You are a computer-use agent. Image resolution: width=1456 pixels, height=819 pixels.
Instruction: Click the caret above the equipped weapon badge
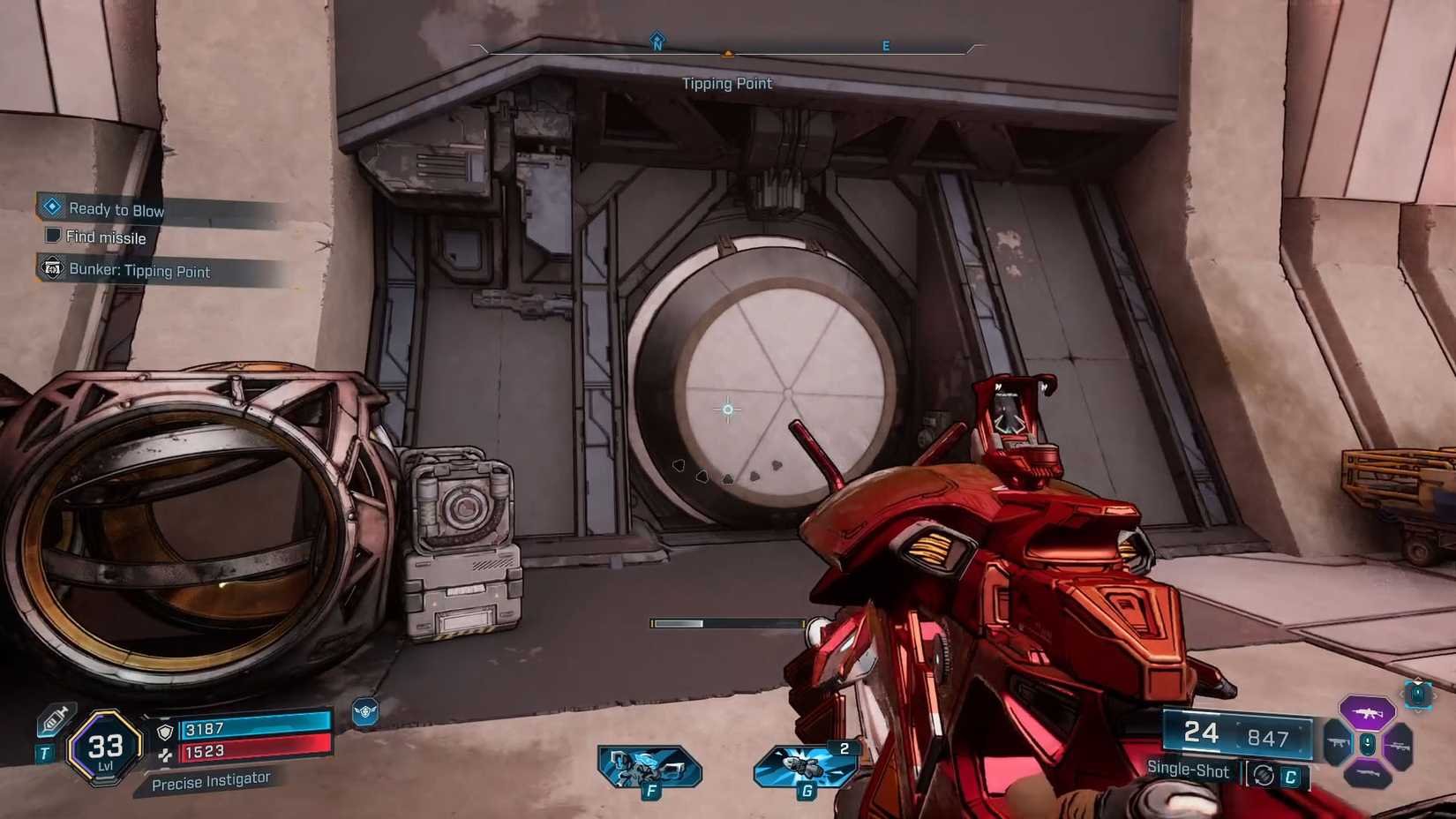point(1416,681)
